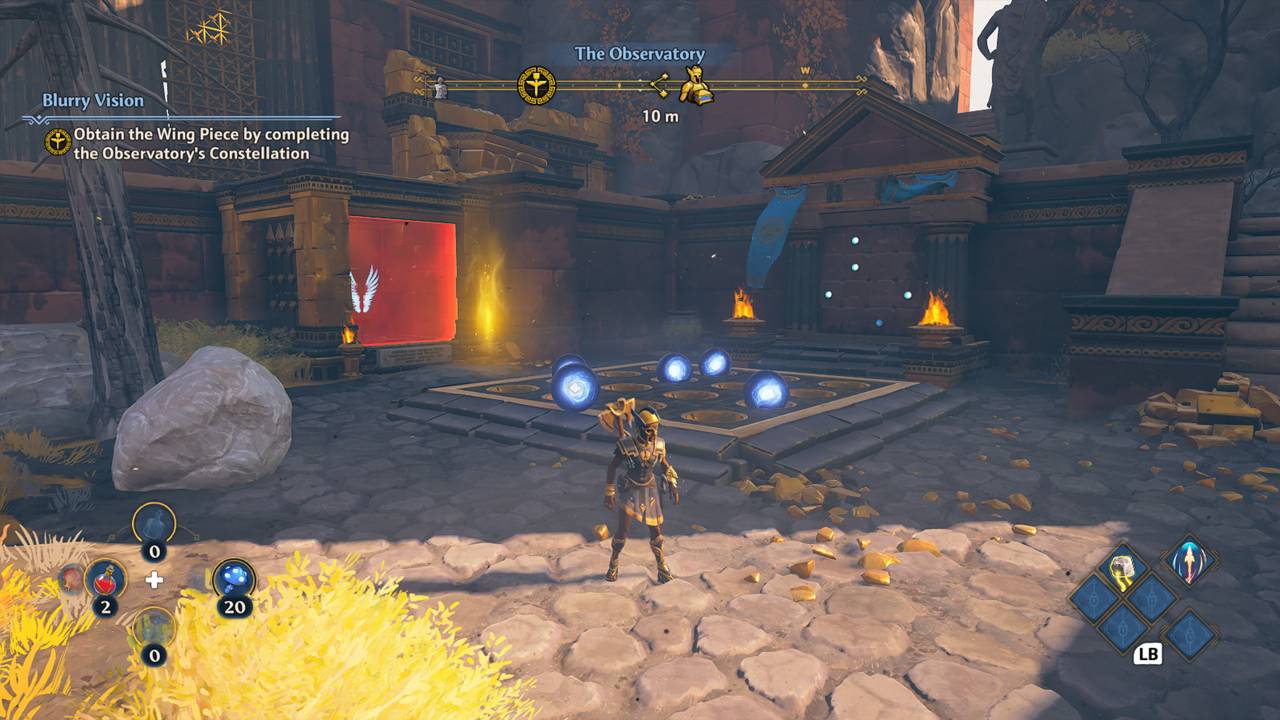Screen dimensions: 1280x720
Task: Click the pomegranate icon beside the health potion
Action: pyautogui.click(x=72, y=577)
